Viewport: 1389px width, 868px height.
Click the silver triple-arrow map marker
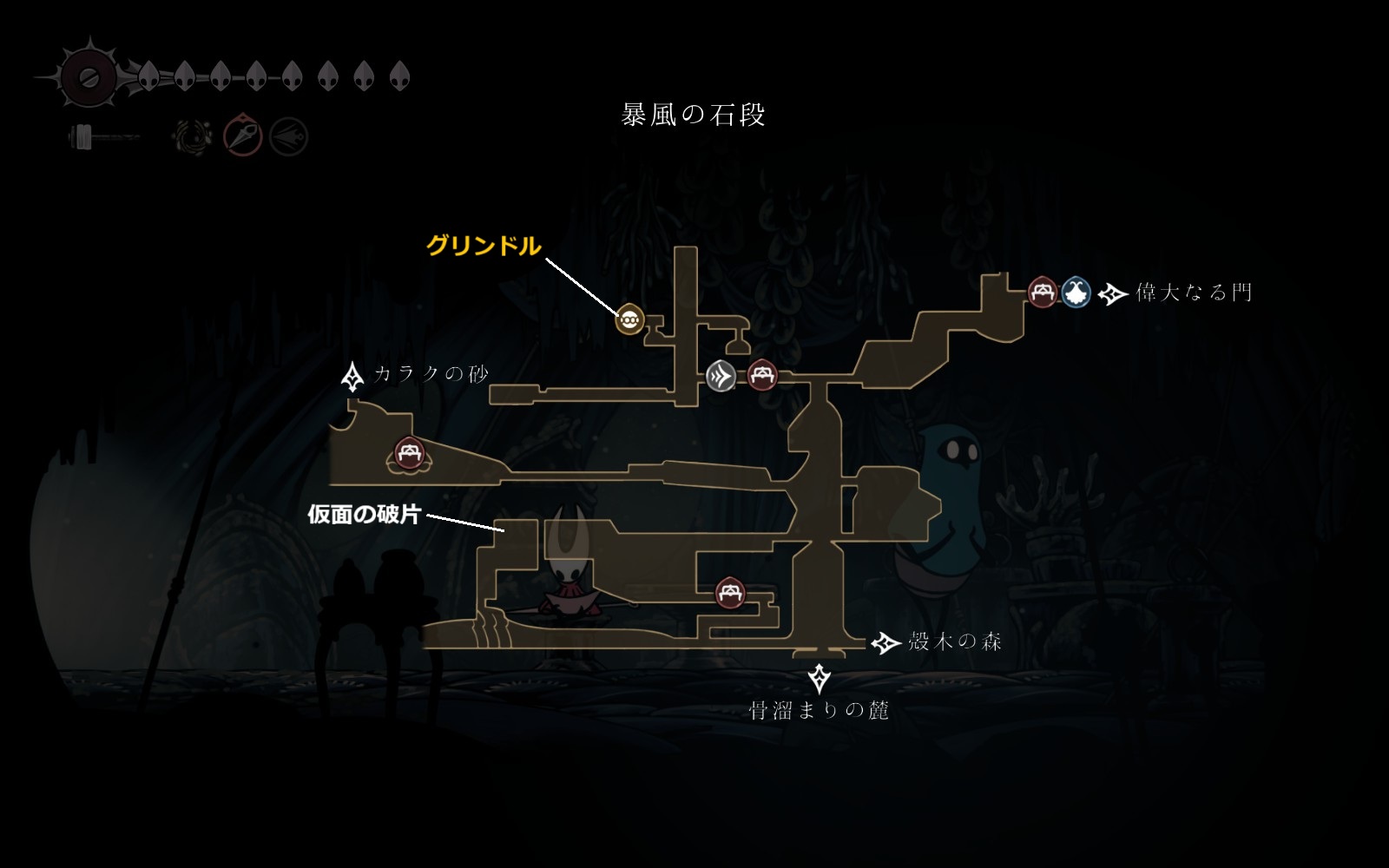(x=721, y=376)
